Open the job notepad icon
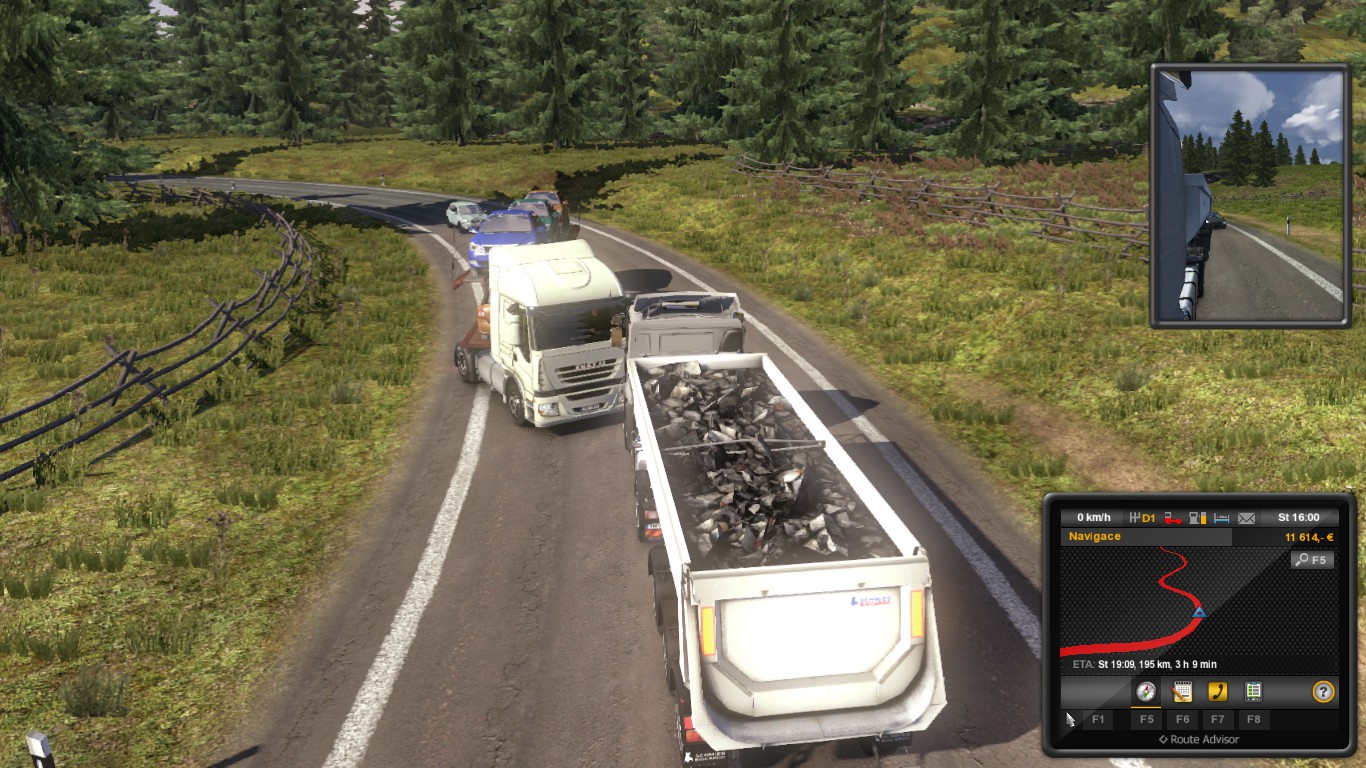This screenshot has height=768, width=1366. point(1181,691)
